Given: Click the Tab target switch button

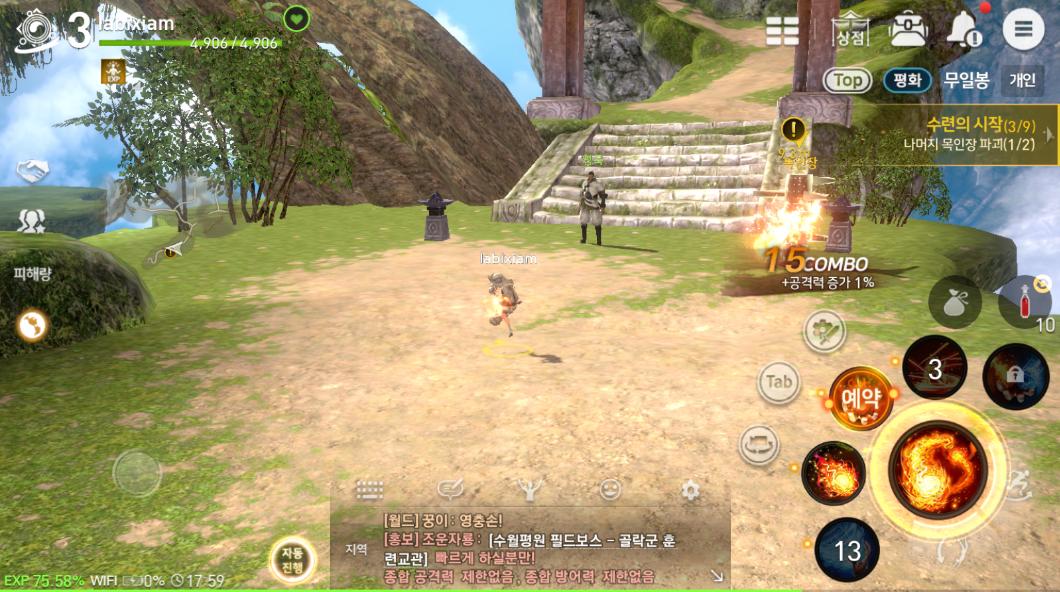Looking at the screenshot, I should pyautogui.click(x=779, y=381).
